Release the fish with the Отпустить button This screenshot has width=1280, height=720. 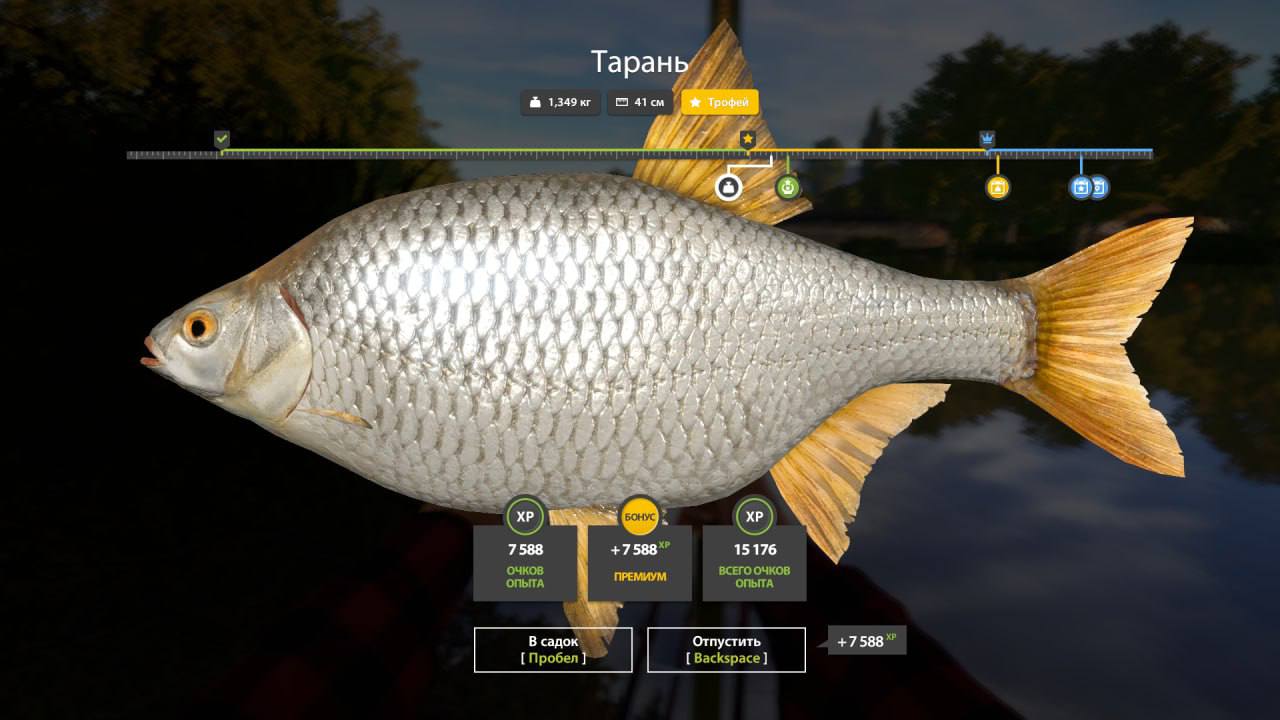tap(726, 649)
